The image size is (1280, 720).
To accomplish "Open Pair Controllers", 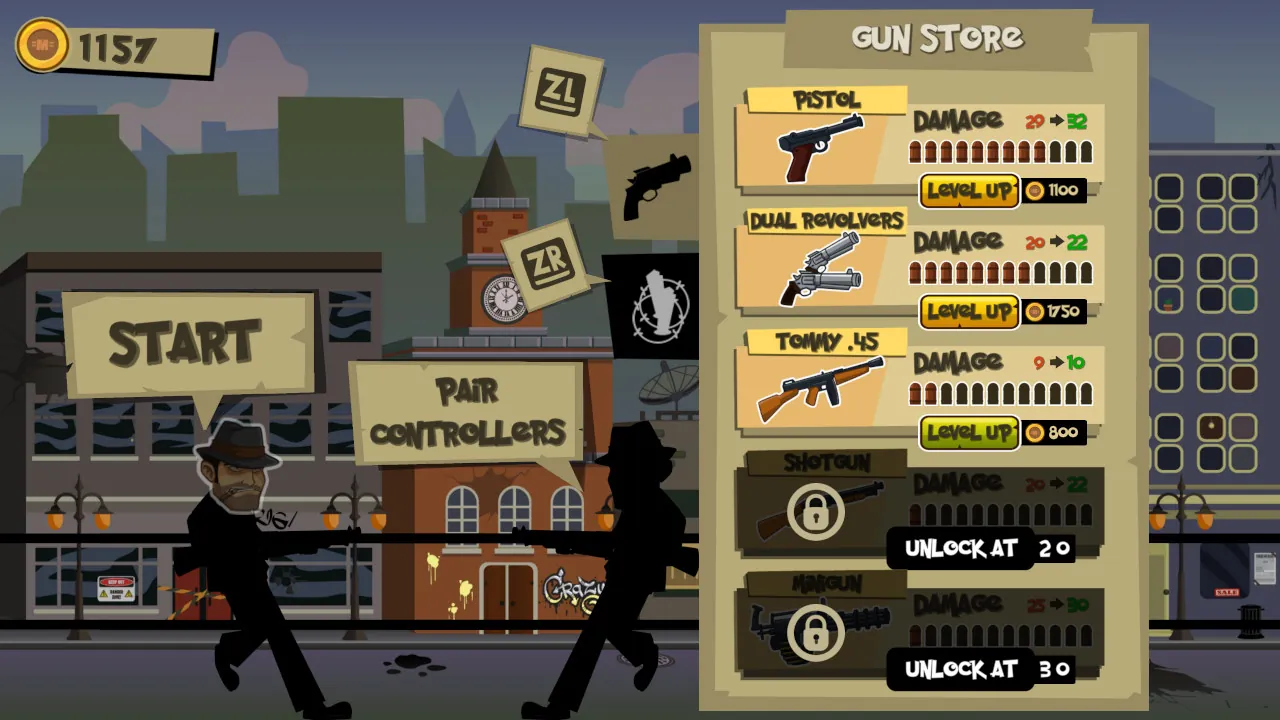I will pyautogui.click(x=470, y=410).
